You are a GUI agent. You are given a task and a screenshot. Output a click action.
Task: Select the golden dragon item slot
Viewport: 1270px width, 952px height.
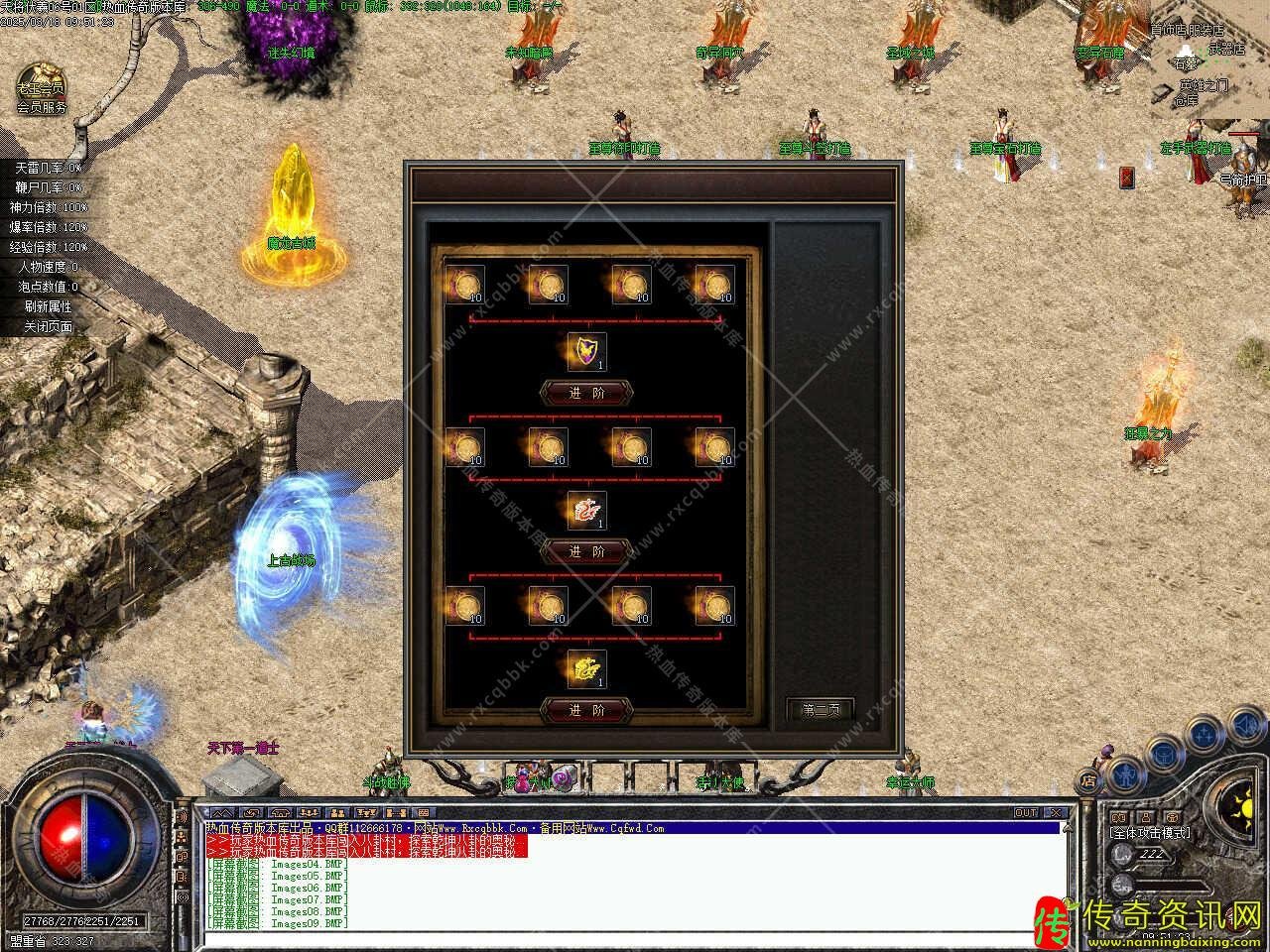[x=586, y=669]
